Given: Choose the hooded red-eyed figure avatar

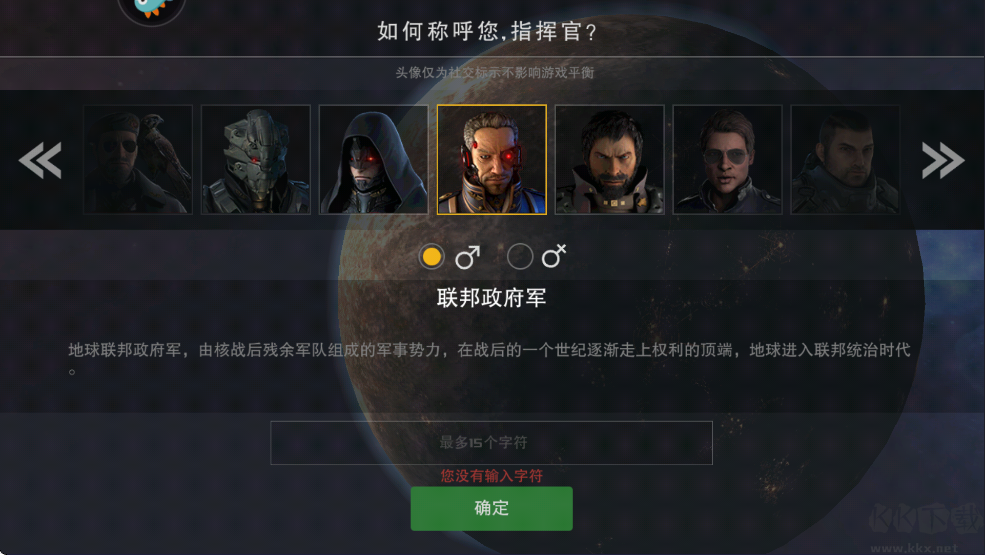Looking at the screenshot, I should click(x=374, y=160).
